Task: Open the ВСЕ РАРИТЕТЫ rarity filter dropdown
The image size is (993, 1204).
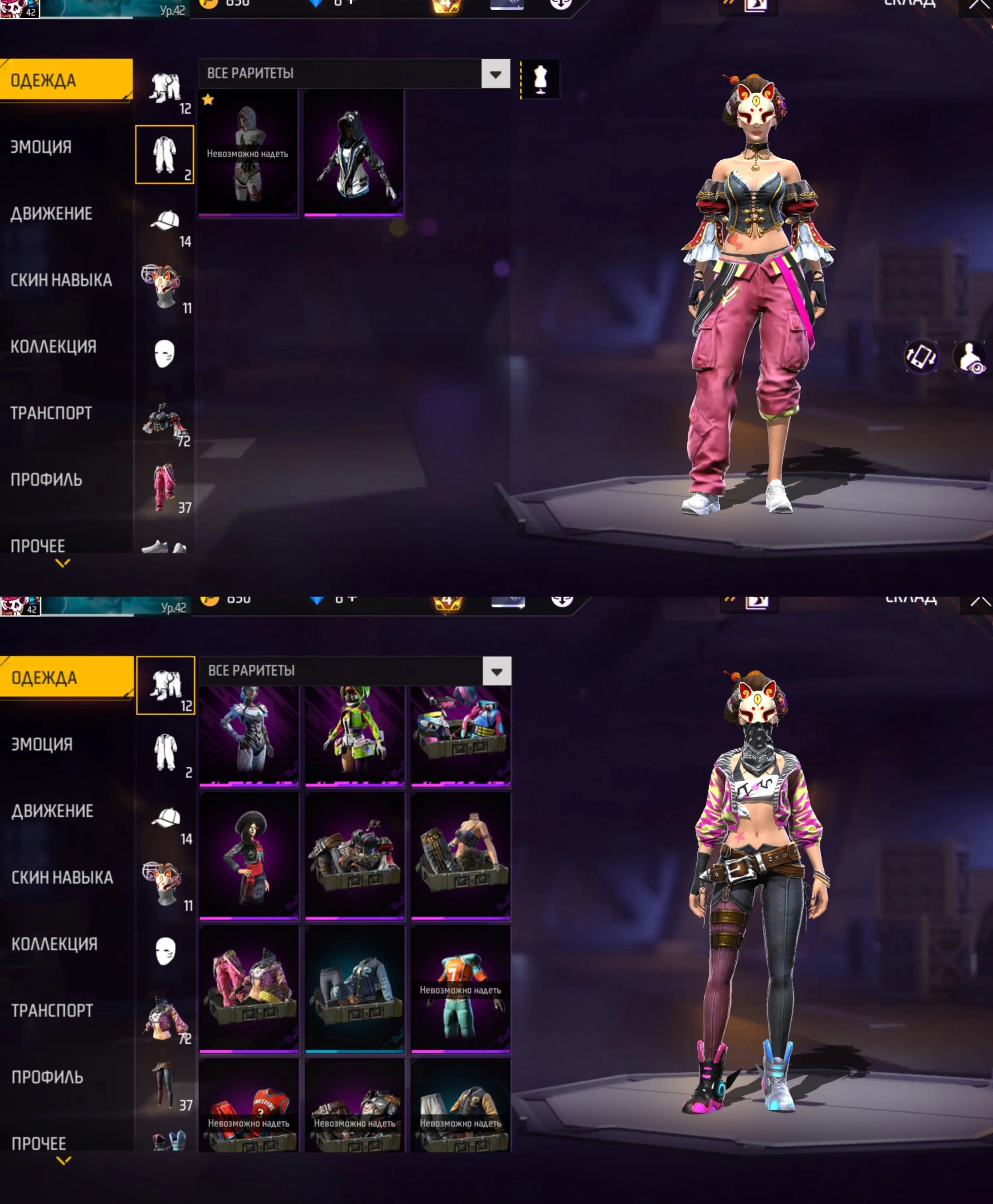Action: 355,74
